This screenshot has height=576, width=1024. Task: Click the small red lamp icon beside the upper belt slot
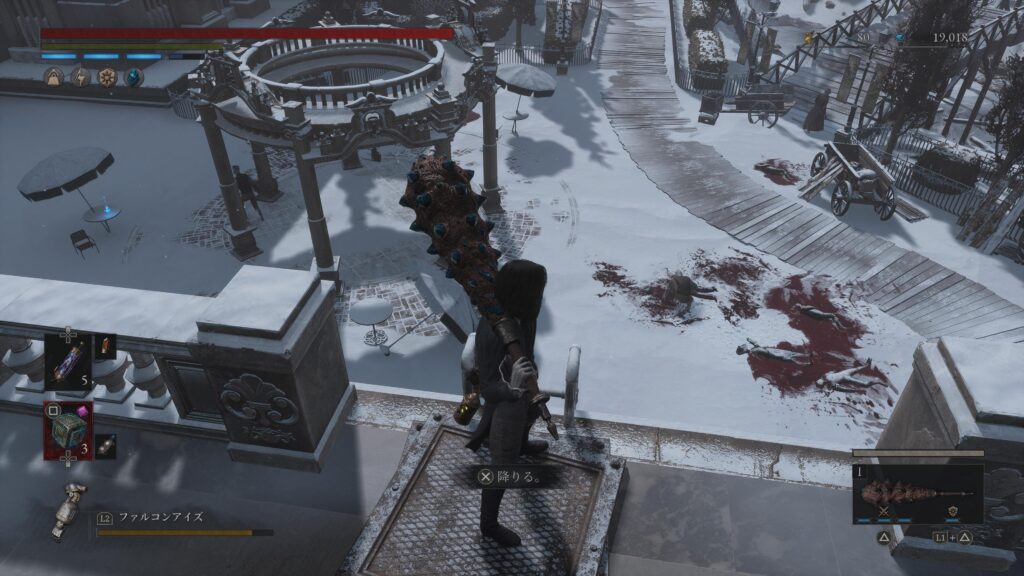click(x=105, y=346)
